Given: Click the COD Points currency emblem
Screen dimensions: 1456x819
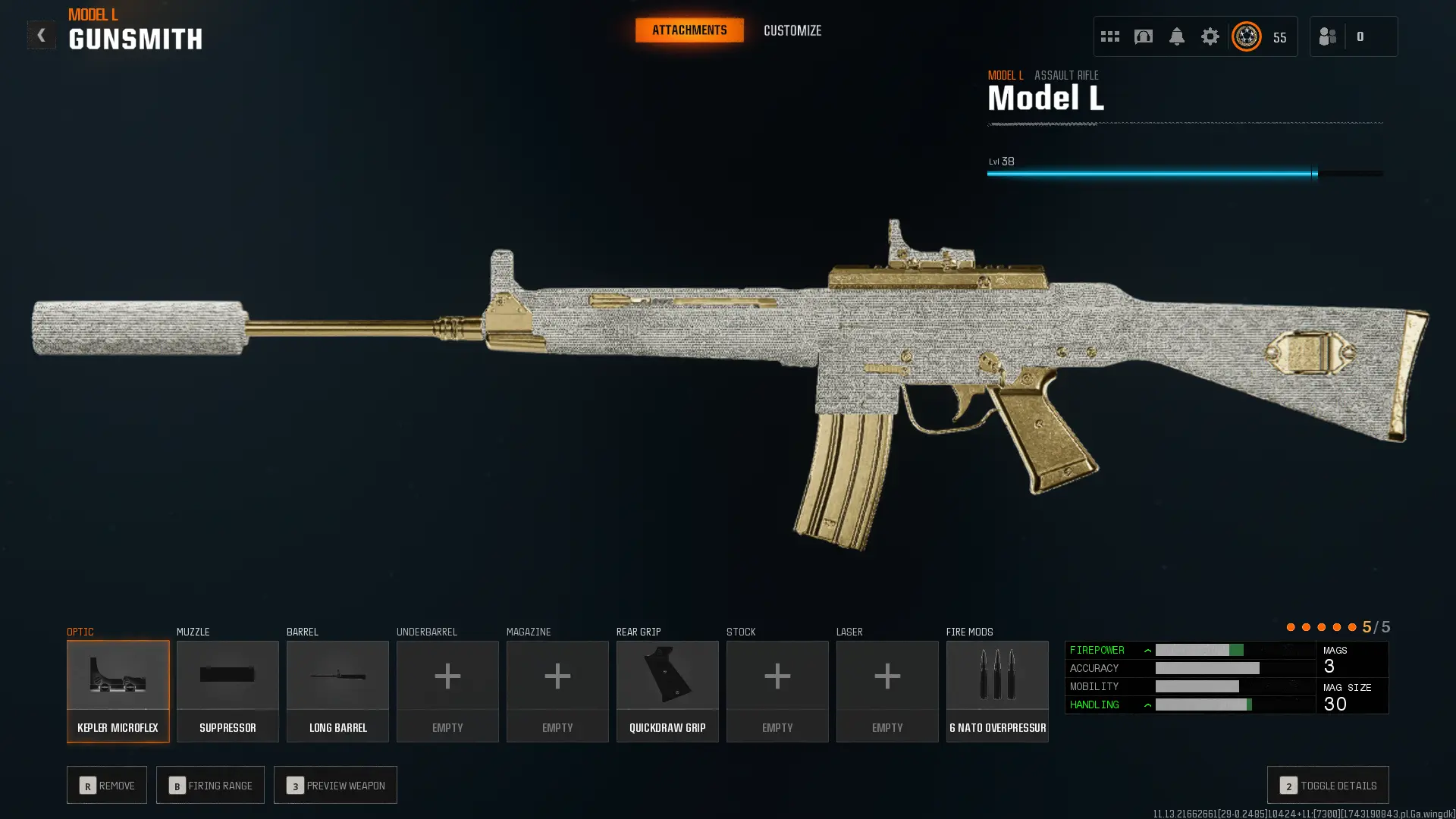Looking at the screenshot, I should click(1246, 36).
